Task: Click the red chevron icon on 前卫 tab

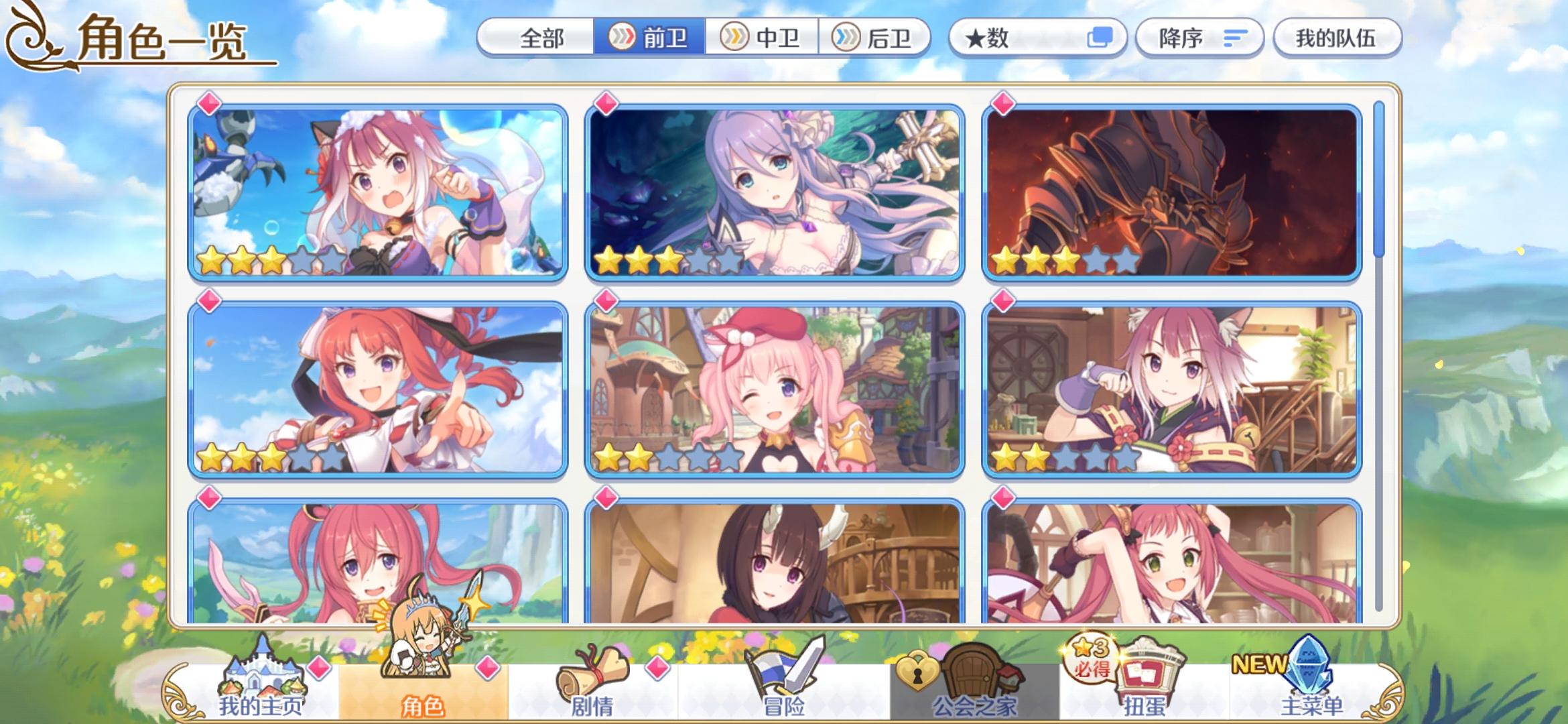Action: [623, 38]
